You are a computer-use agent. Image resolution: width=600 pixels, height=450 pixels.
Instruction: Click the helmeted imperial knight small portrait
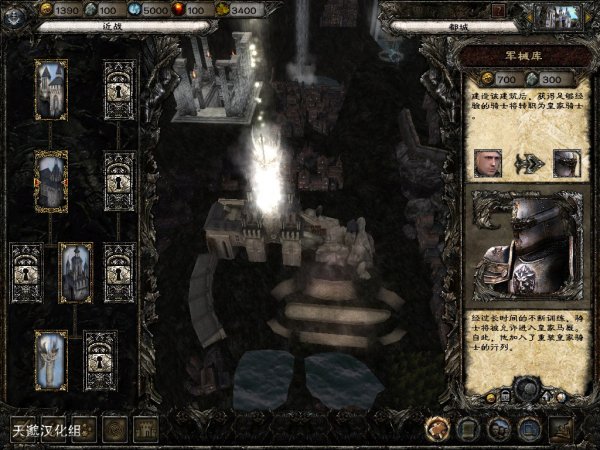coord(566,163)
